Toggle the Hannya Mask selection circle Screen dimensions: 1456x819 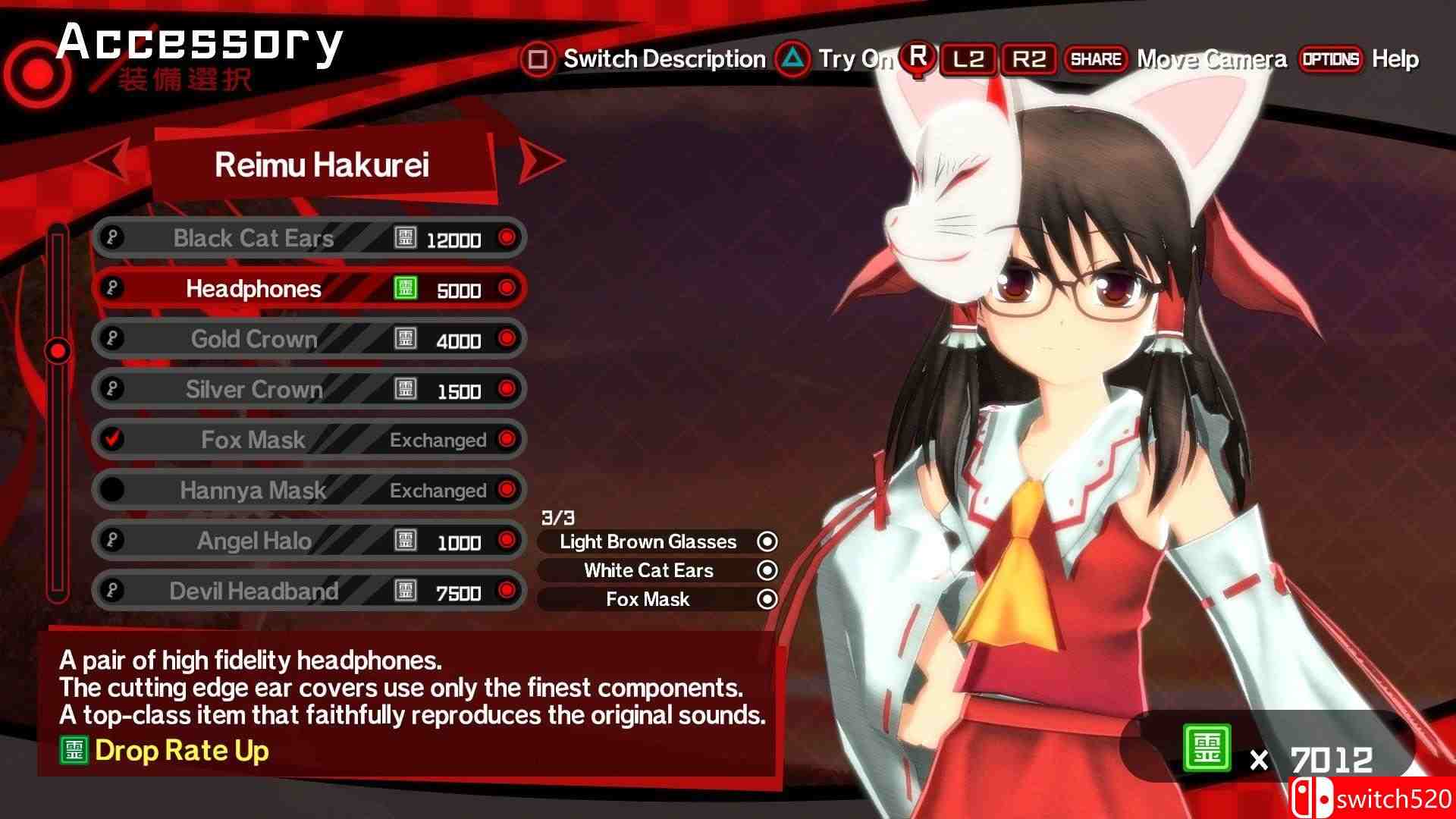[x=111, y=490]
